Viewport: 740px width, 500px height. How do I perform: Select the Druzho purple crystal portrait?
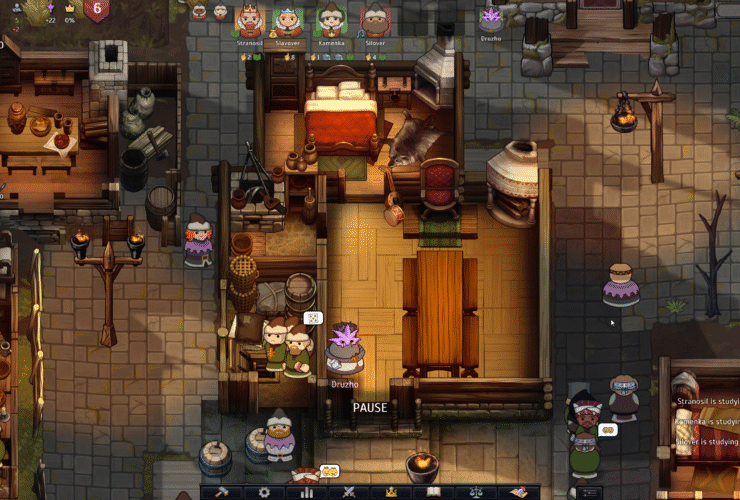tap(490, 17)
